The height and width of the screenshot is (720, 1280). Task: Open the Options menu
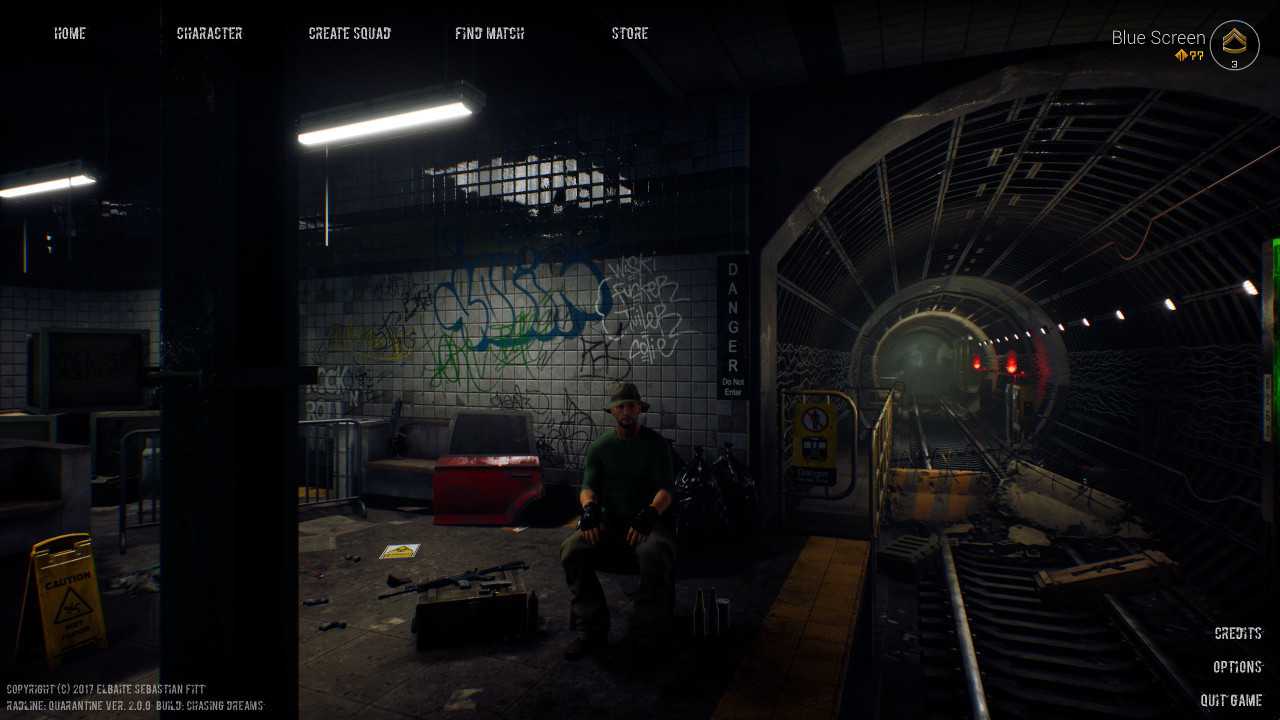[1237, 667]
